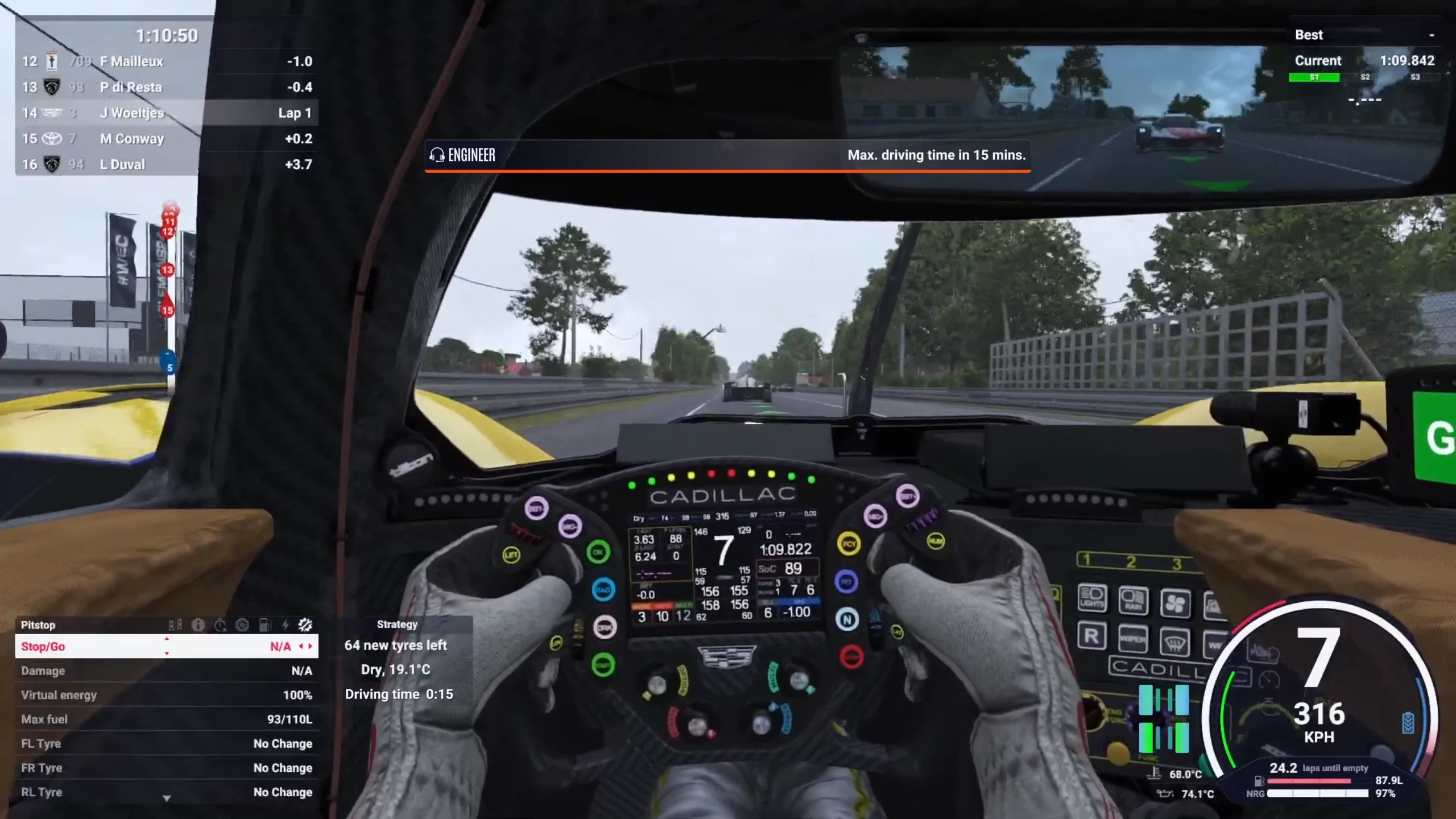Screen dimensions: 1456x819
Task: Switch to the lightning bolt tab
Action: [x=286, y=625]
